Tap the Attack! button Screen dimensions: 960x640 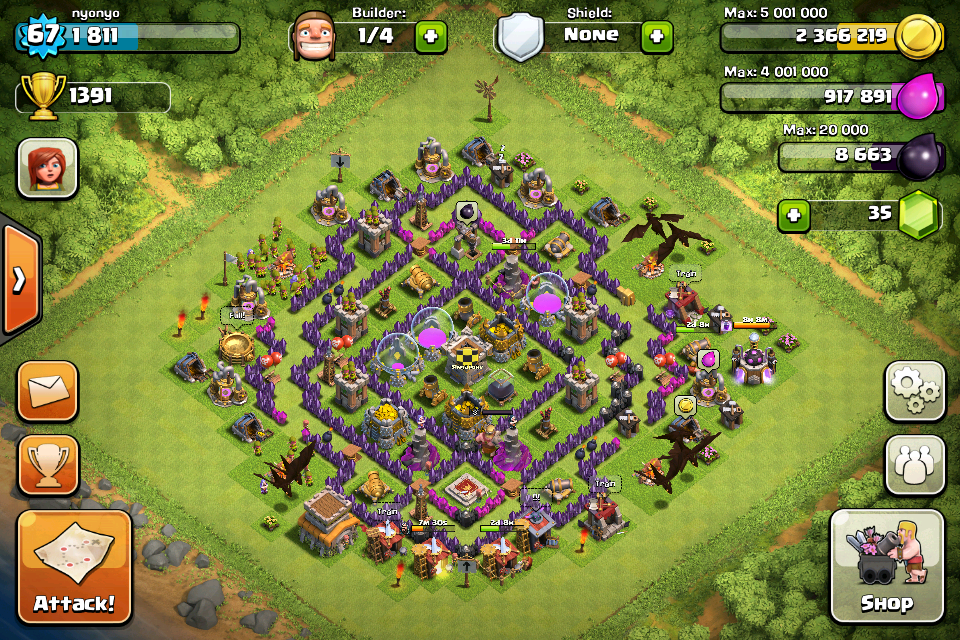(74, 567)
